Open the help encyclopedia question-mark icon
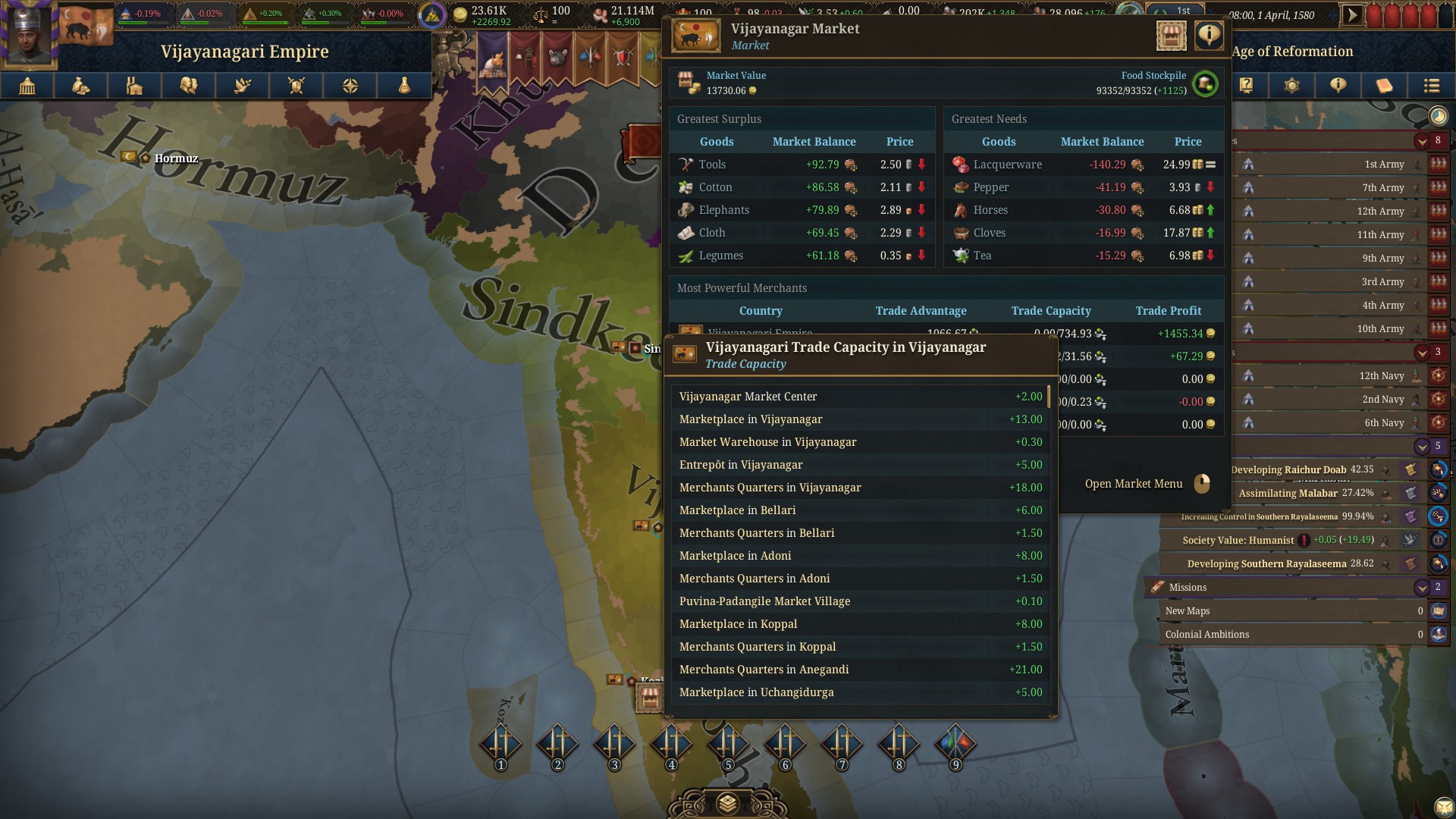This screenshot has width=1456, height=819. pos(1246,86)
